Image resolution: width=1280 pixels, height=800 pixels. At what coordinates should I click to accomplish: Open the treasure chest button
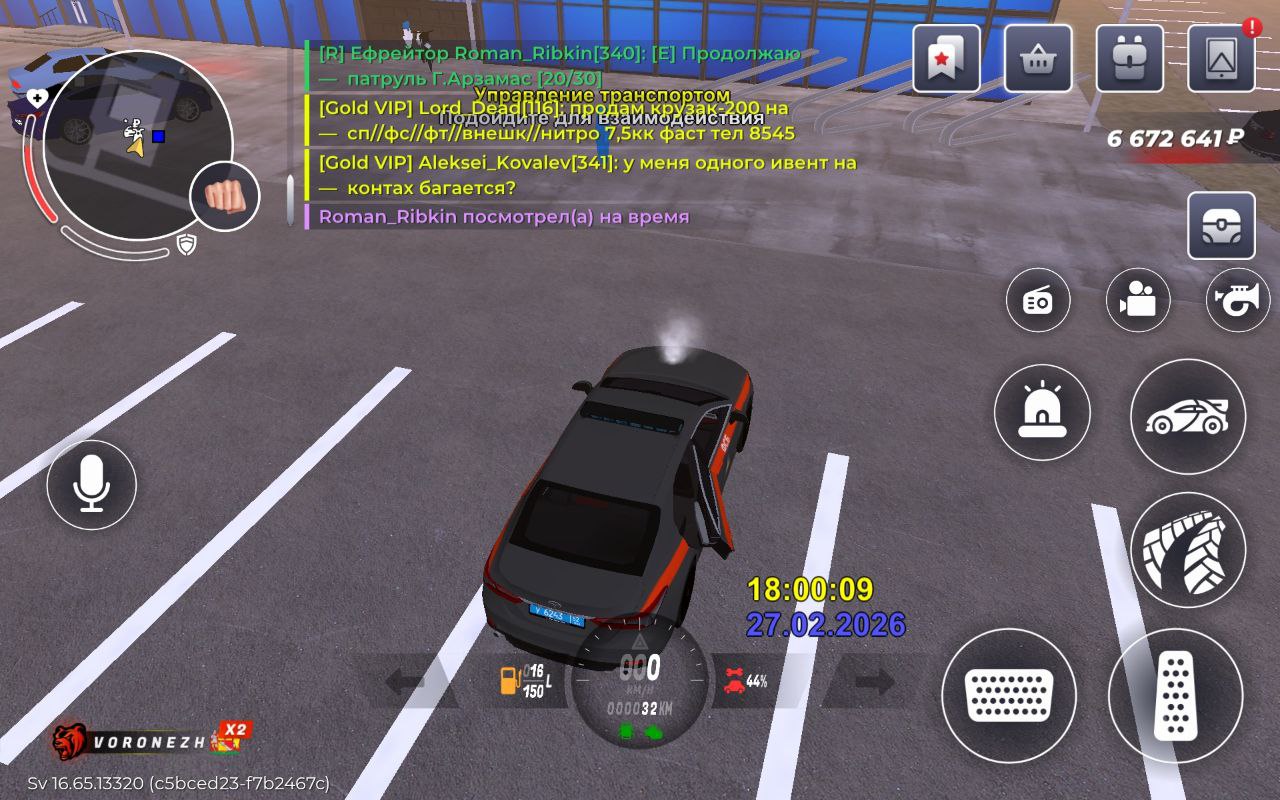point(1221,226)
